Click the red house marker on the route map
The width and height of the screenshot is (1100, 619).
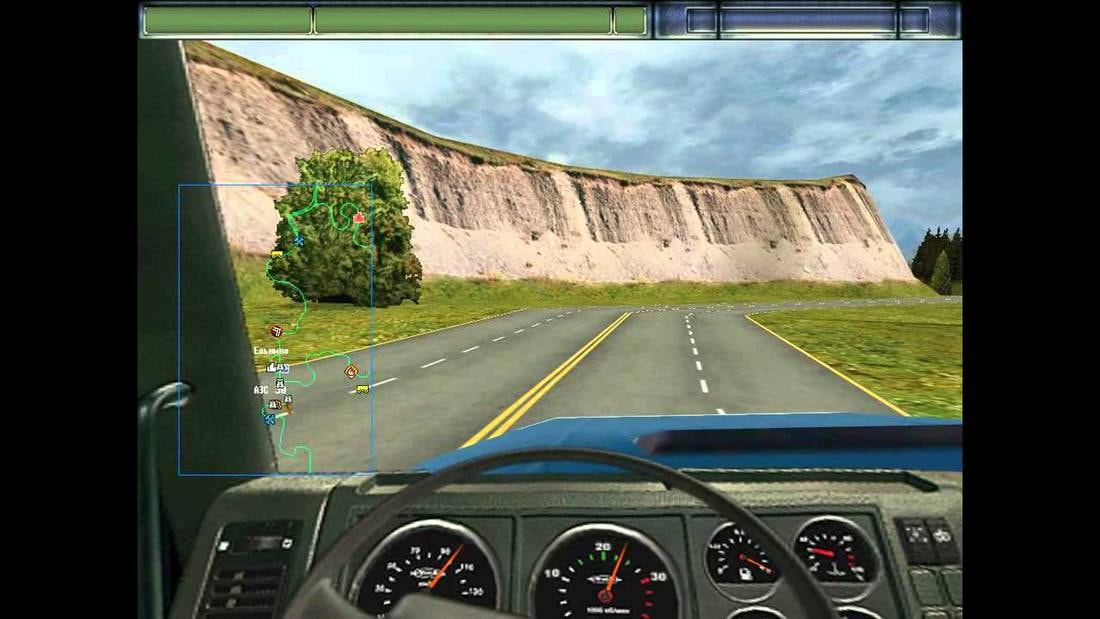click(x=358, y=217)
